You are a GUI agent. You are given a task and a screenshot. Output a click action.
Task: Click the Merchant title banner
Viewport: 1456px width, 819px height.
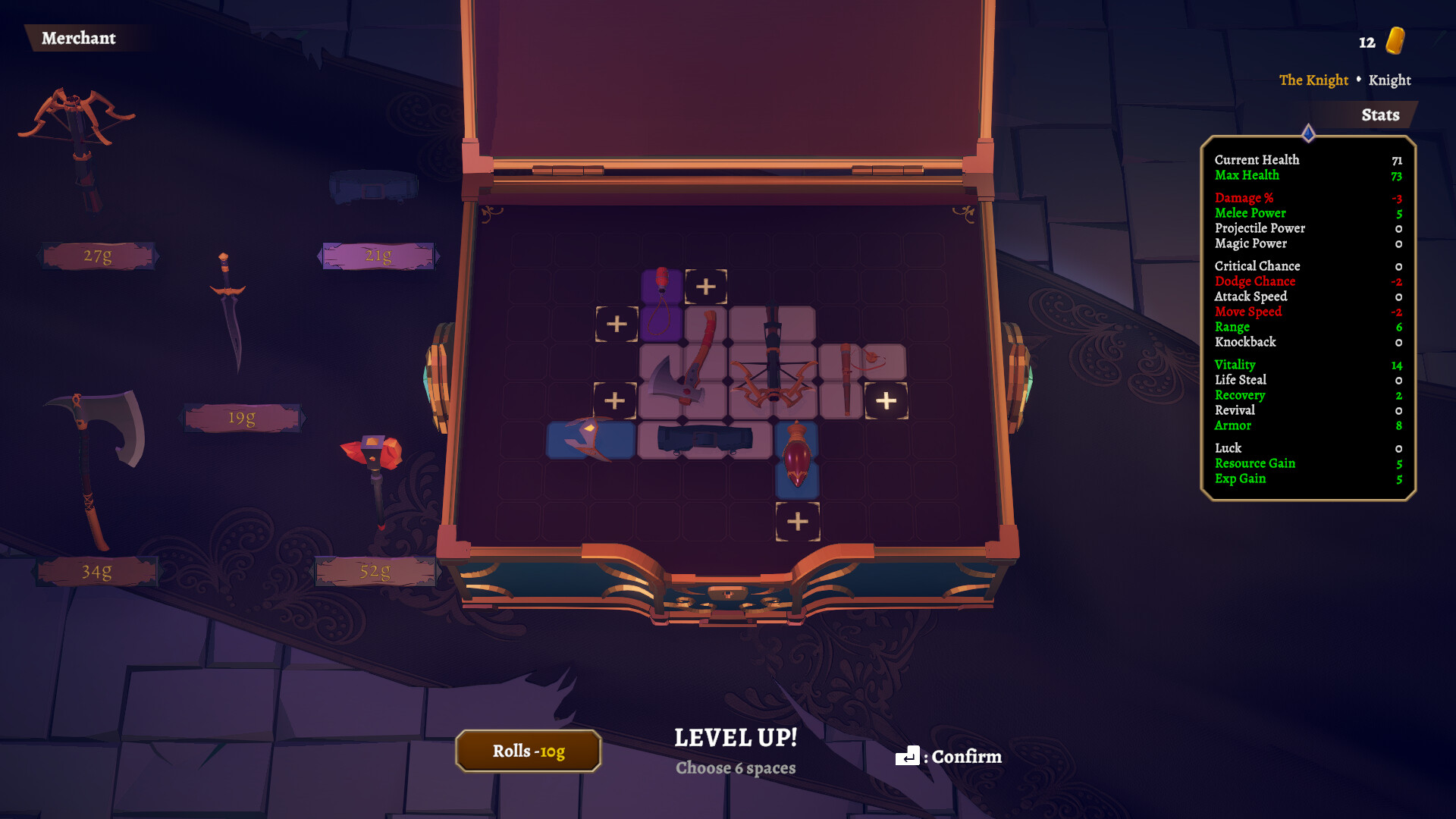79,39
